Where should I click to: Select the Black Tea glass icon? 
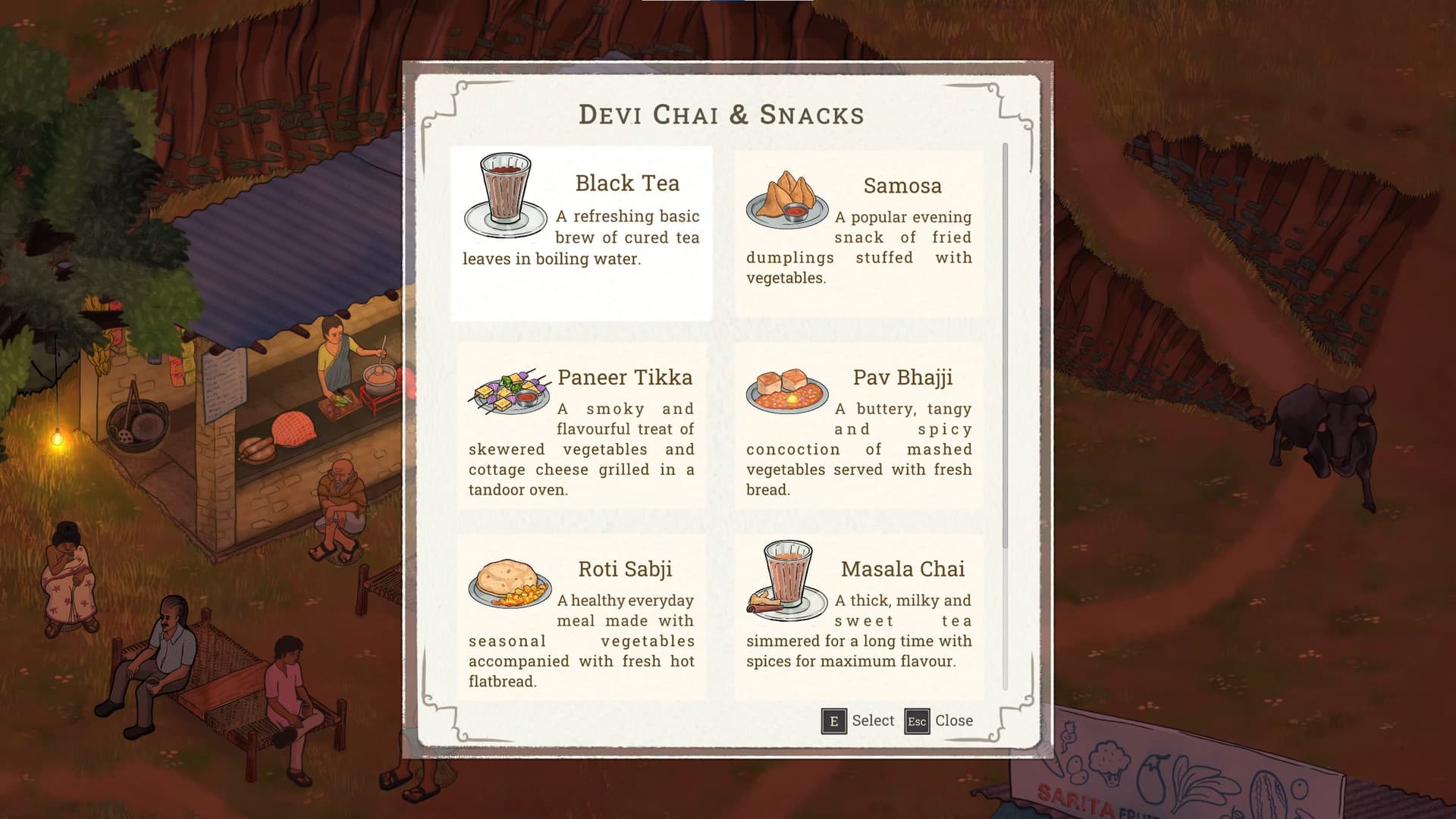504,191
